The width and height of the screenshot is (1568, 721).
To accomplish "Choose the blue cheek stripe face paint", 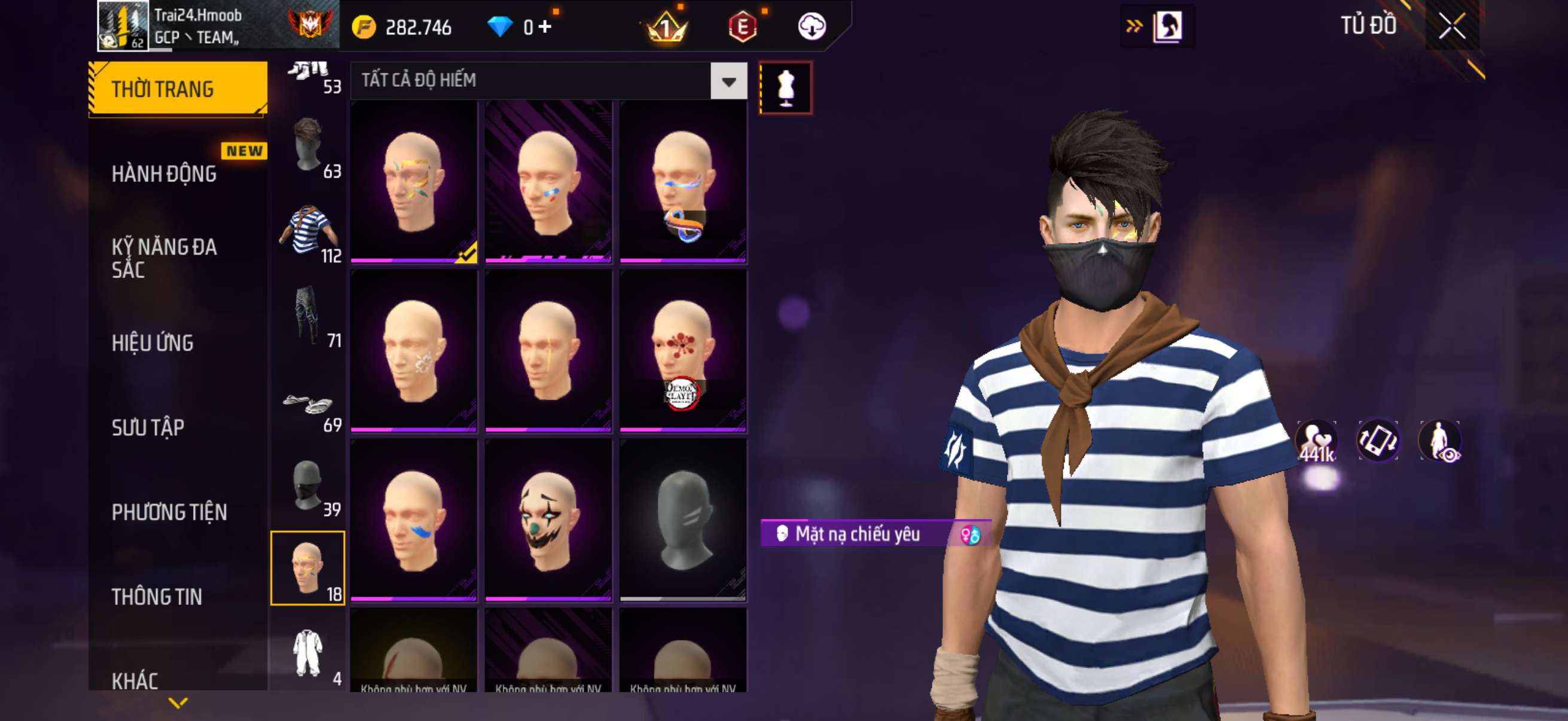I will 414,520.
